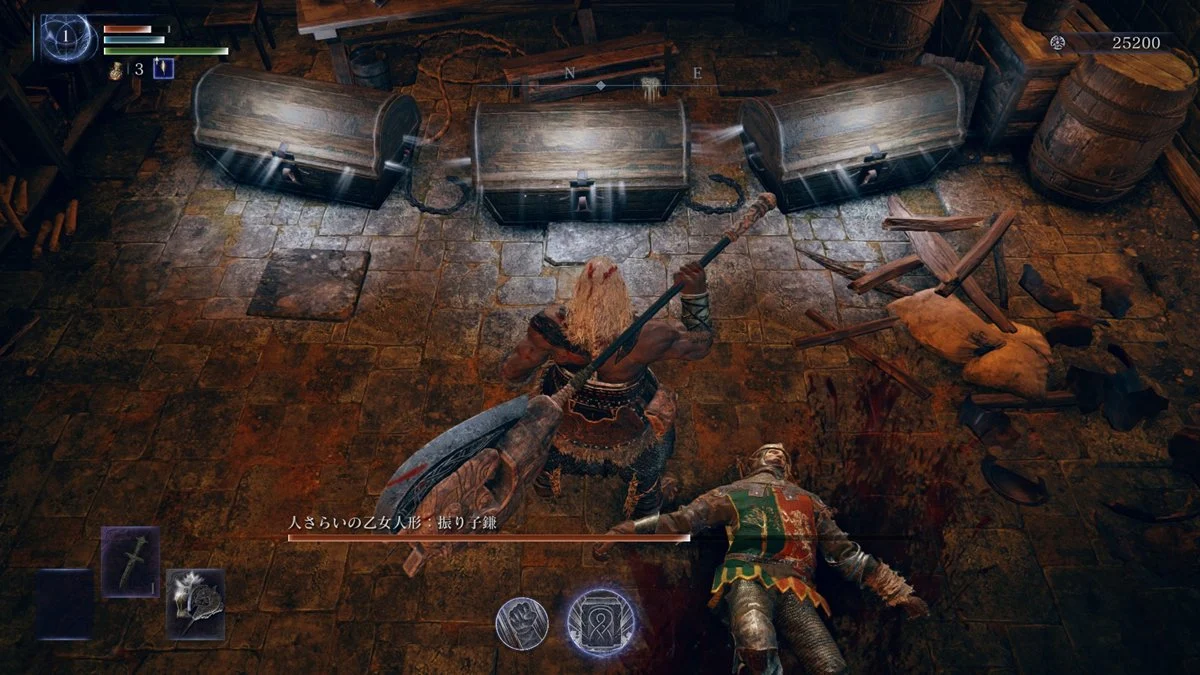Activate the clenched fist skill icon
The image size is (1200, 675).
(522, 624)
